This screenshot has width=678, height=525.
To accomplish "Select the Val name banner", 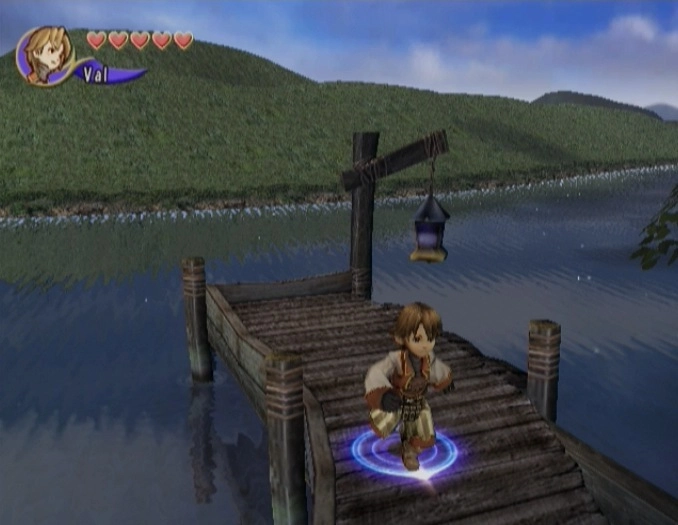I will [x=103, y=74].
